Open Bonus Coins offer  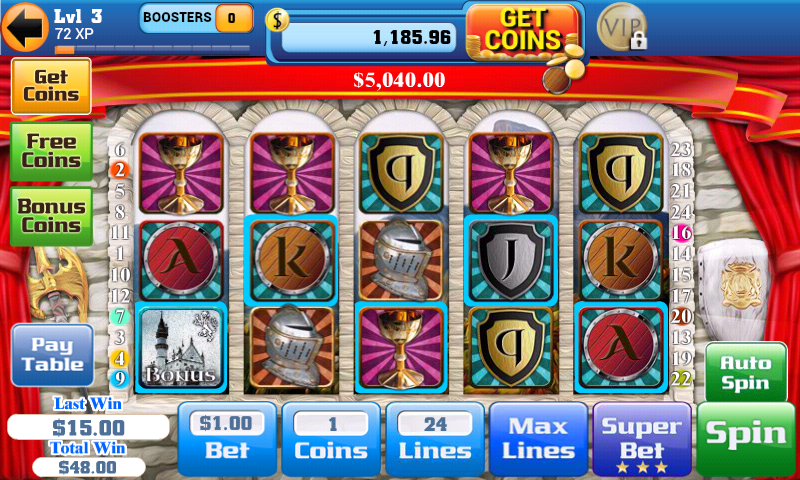(x=51, y=216)
